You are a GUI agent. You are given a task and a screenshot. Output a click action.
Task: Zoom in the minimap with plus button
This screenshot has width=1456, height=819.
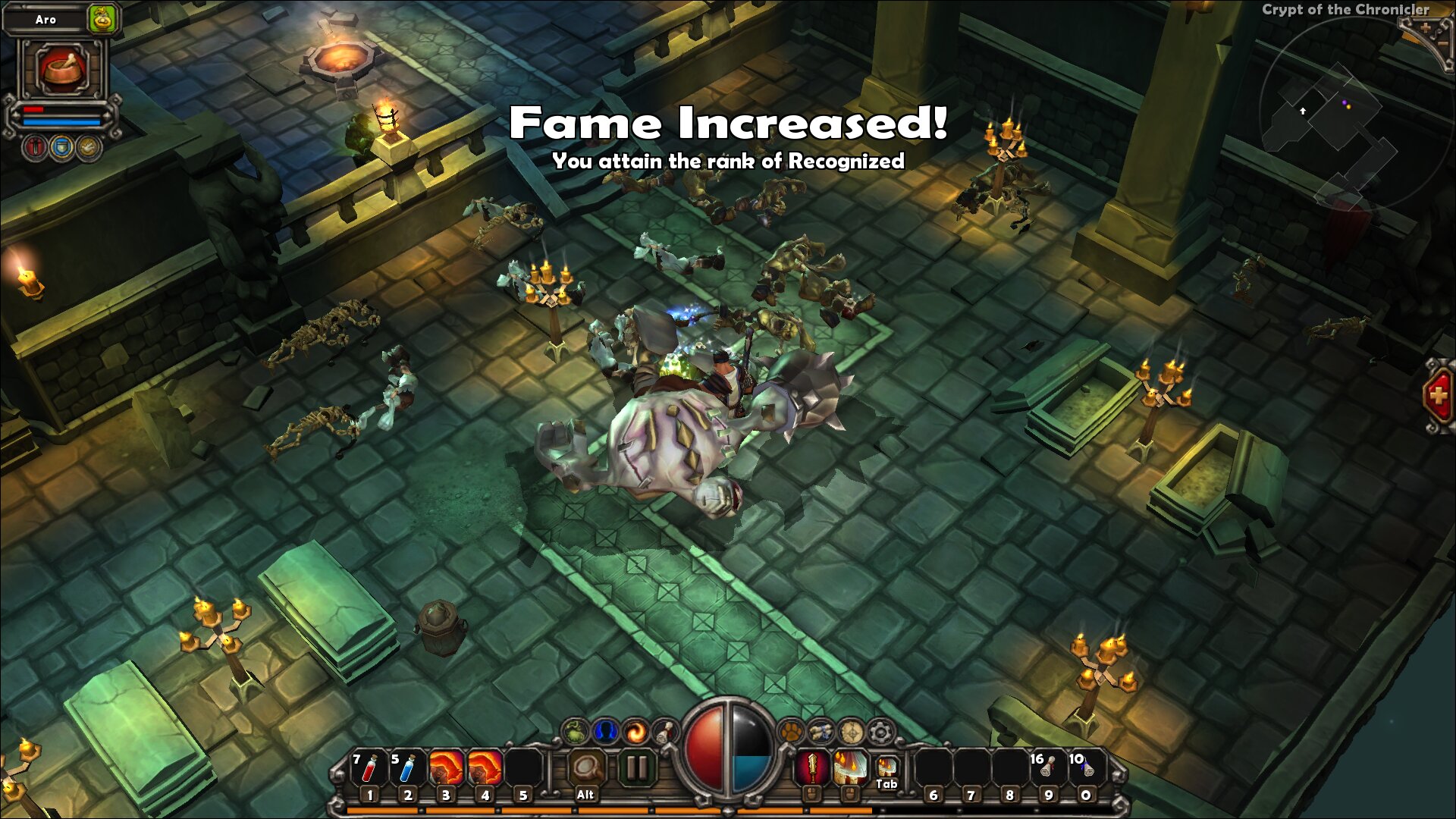click(x=1425, y=28)
